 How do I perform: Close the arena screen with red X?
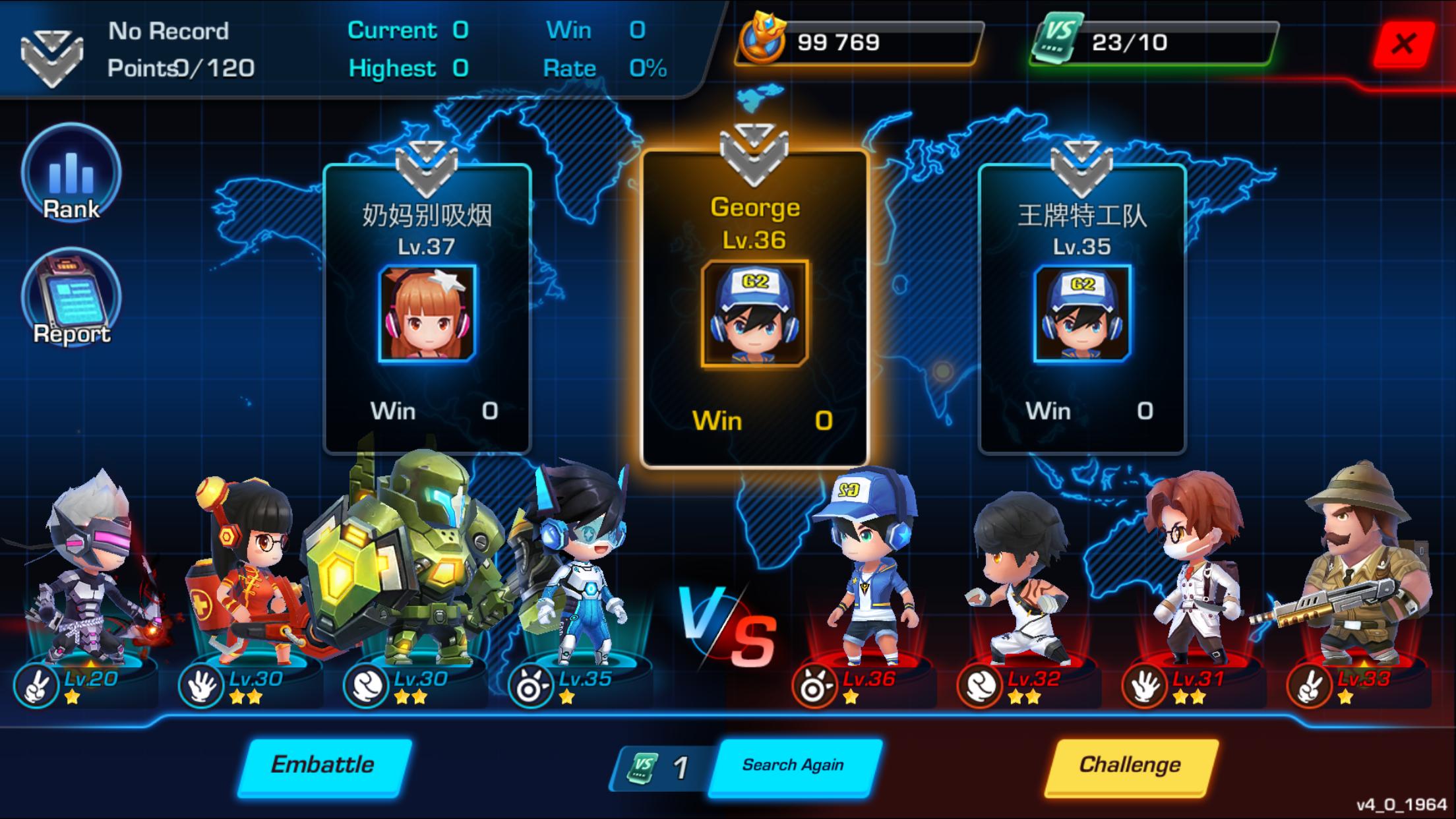tap(1403, 44)
